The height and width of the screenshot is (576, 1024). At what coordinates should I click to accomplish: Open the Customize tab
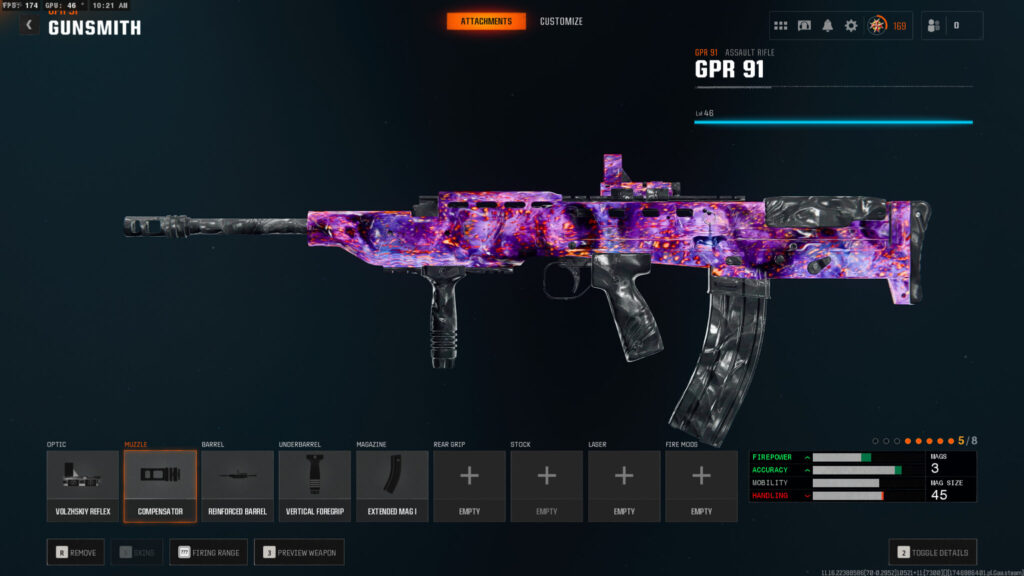click(561, 21)
